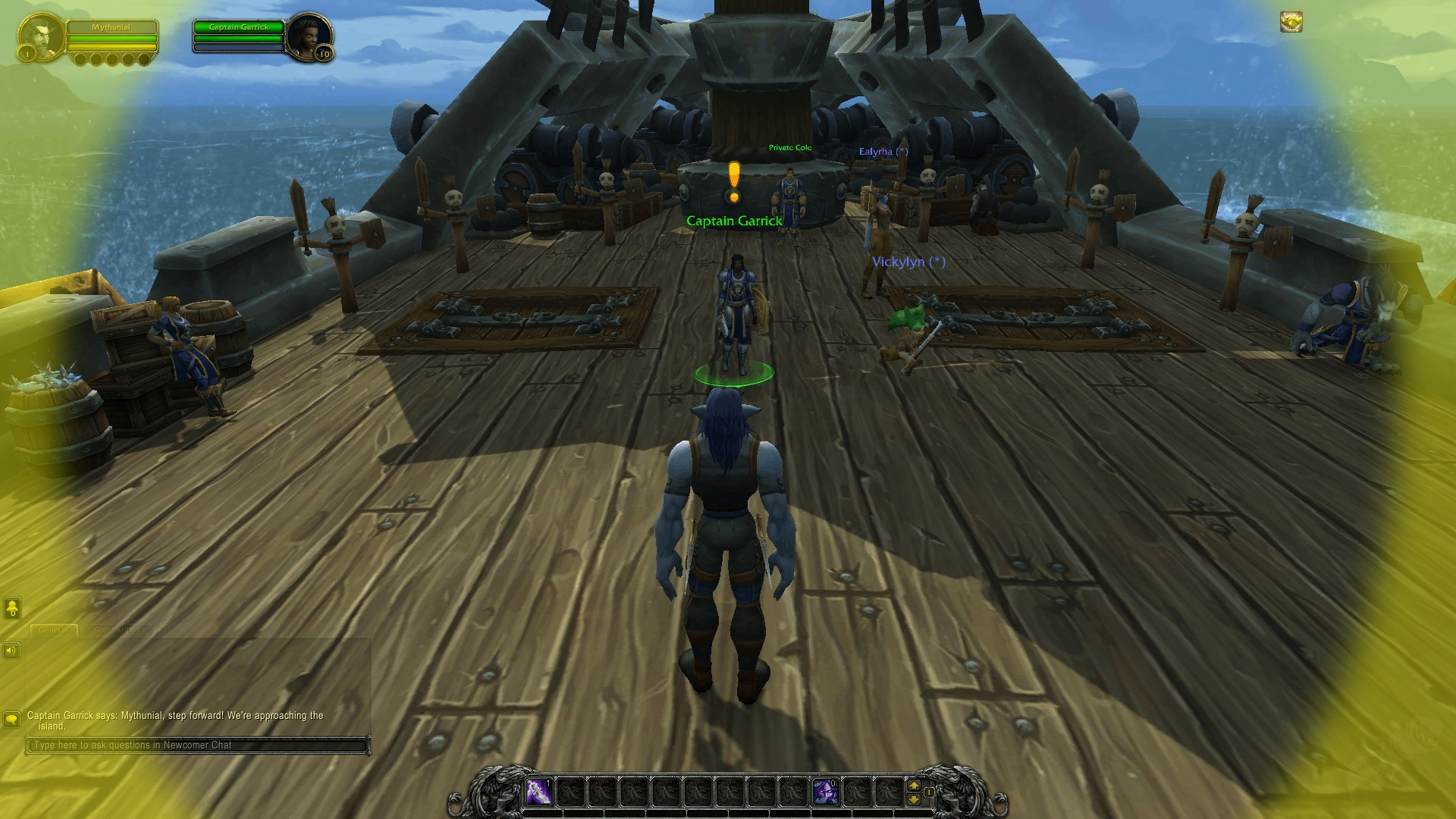Screen dimensions: 1456x819
Task: Click the purple pet ability icon on the action bar
Action: click(x=826, y=792)
